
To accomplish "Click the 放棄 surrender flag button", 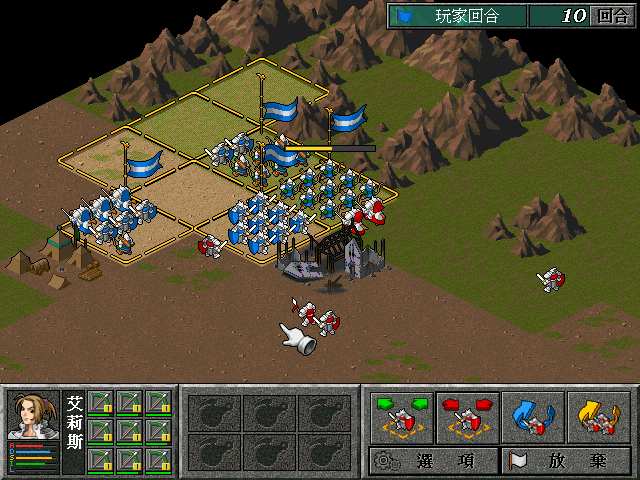I will click(x=565, y=461).
